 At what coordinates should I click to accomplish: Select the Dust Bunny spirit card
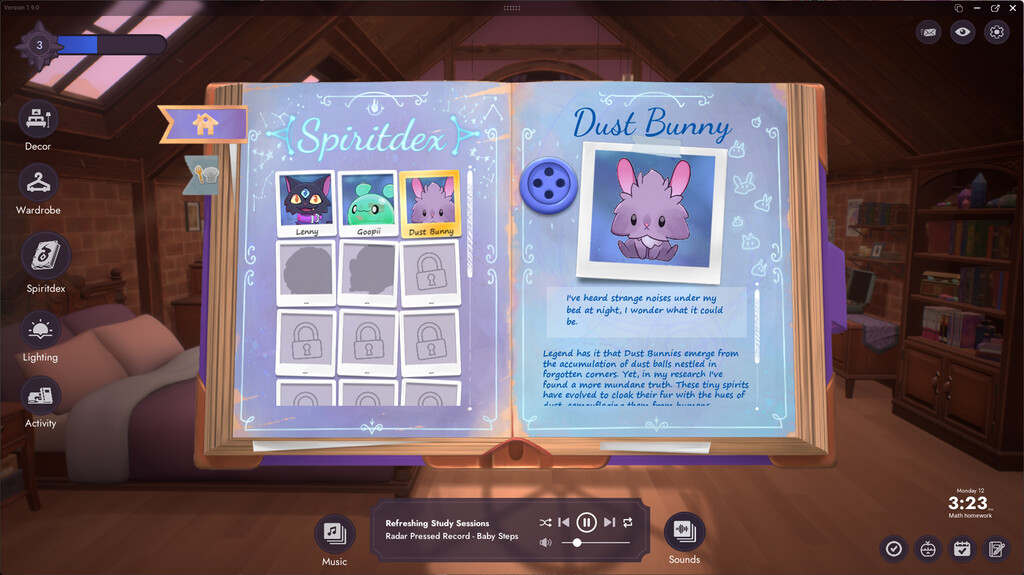[429, 204]
